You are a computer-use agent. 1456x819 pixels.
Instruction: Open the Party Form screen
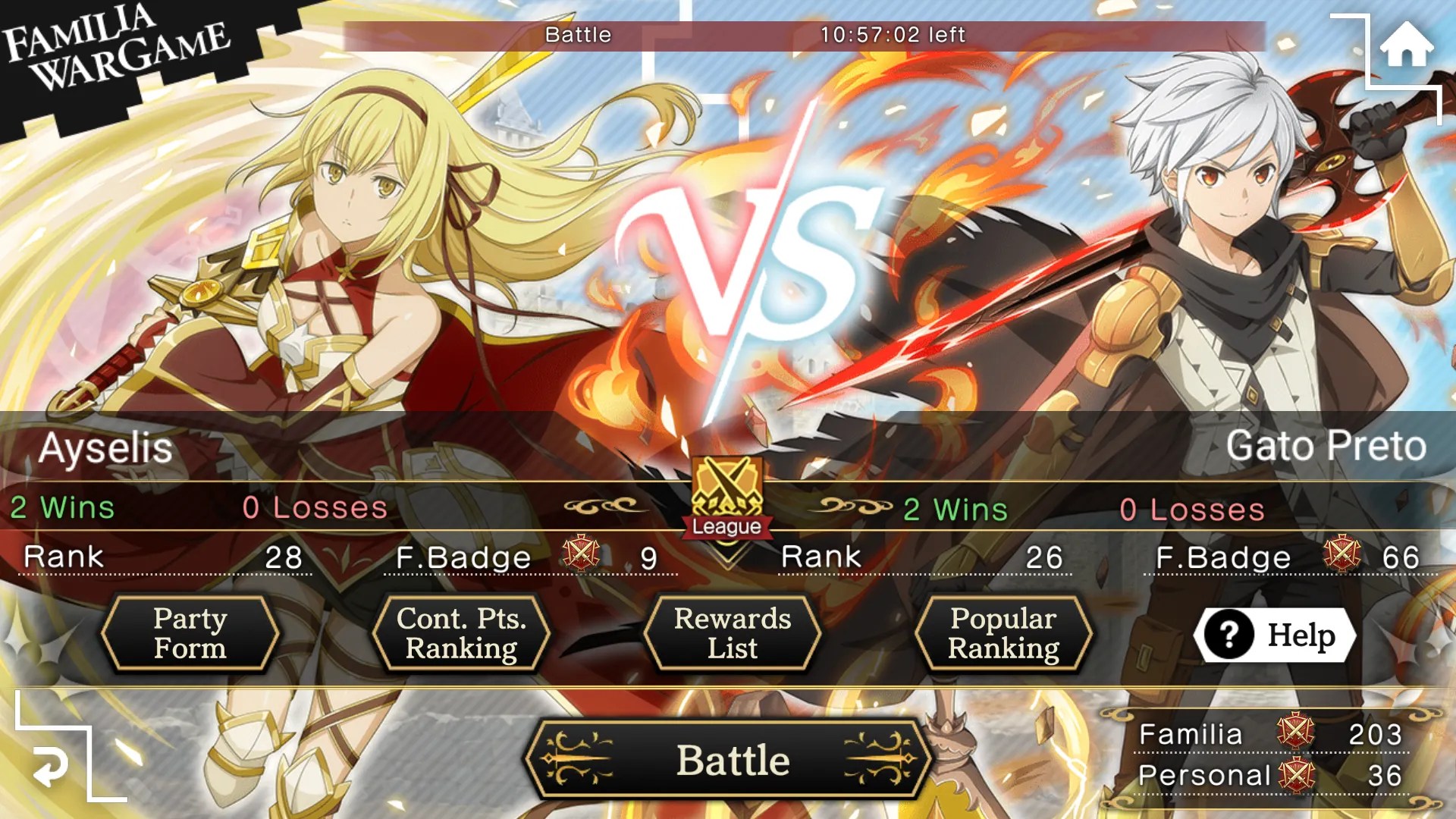point(190,633)
